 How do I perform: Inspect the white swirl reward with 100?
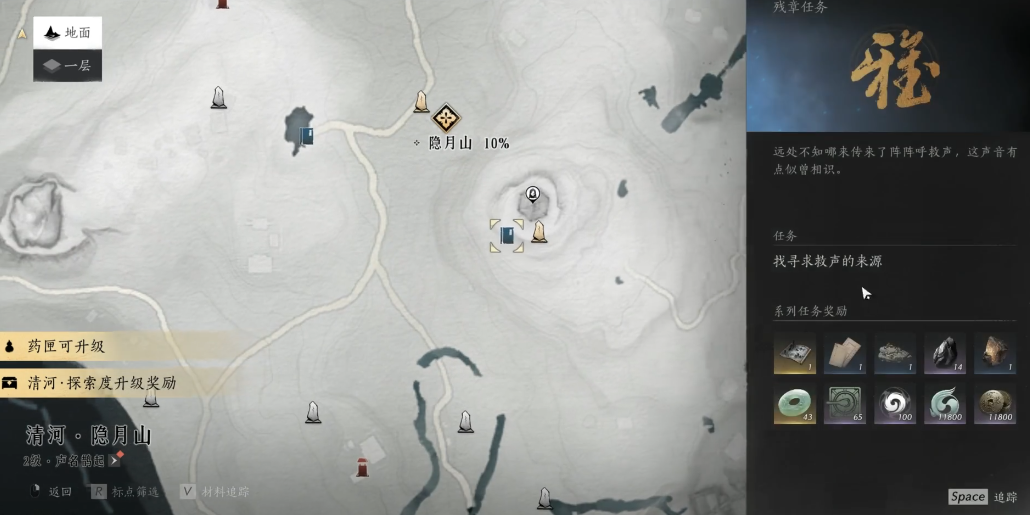pos(895,403)
